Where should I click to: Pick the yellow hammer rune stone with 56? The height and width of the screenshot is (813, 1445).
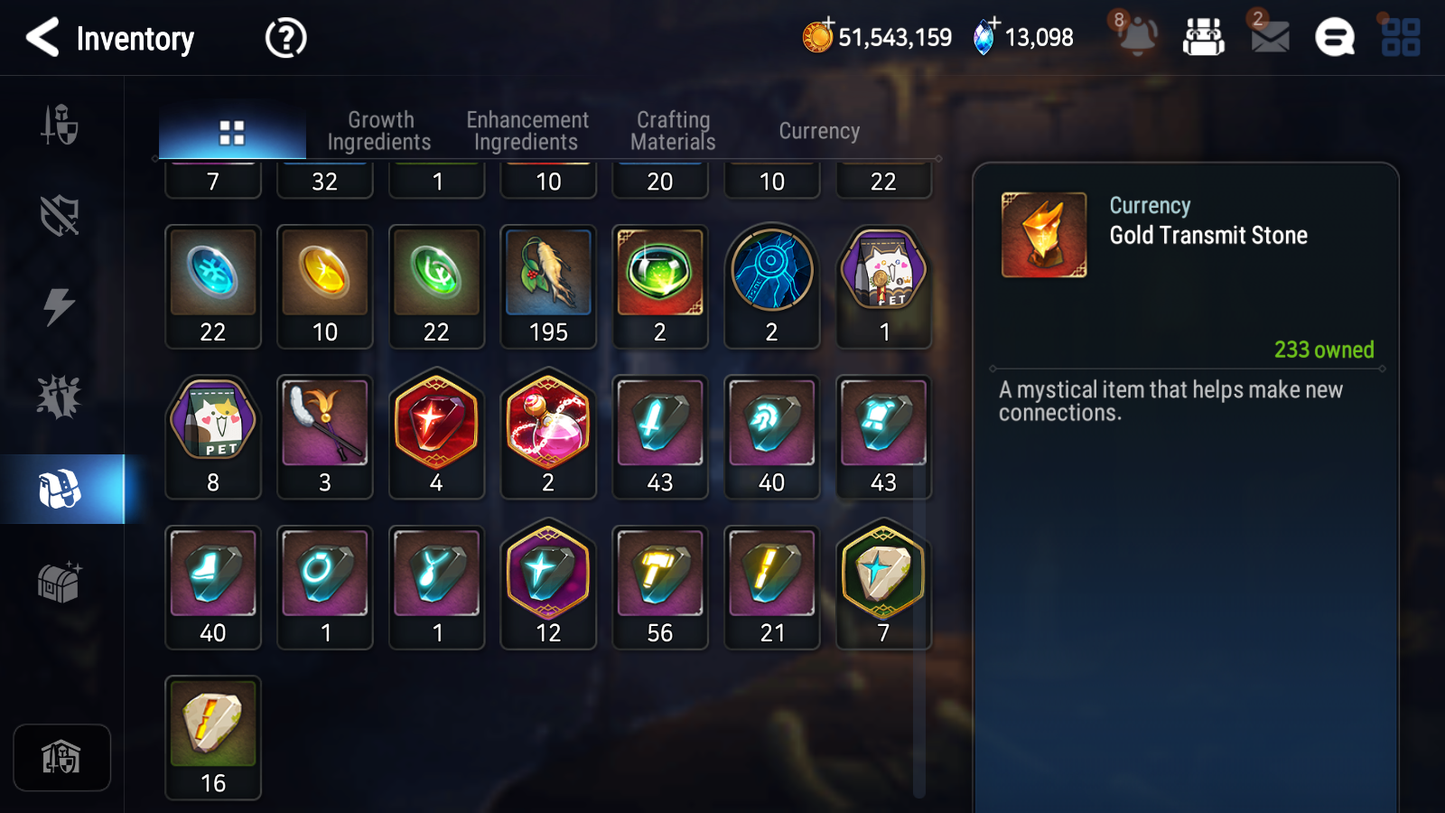click(x=660, y=587)
